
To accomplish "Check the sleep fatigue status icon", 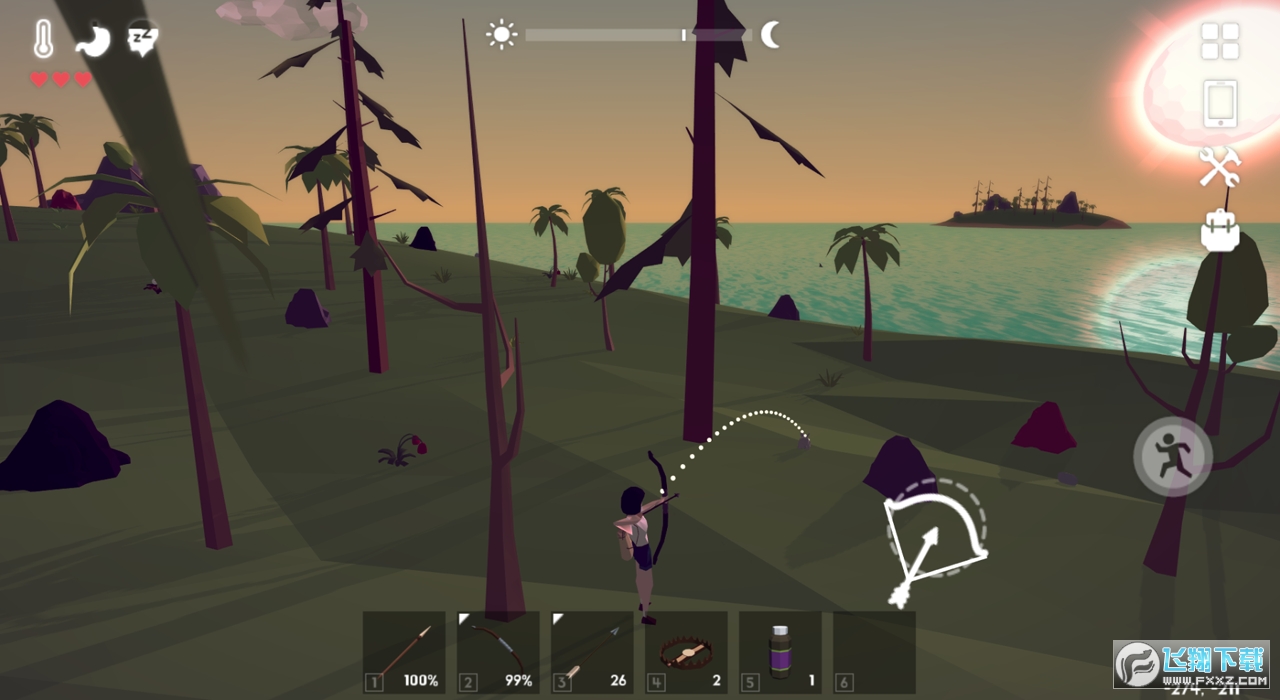I will 142,39.
